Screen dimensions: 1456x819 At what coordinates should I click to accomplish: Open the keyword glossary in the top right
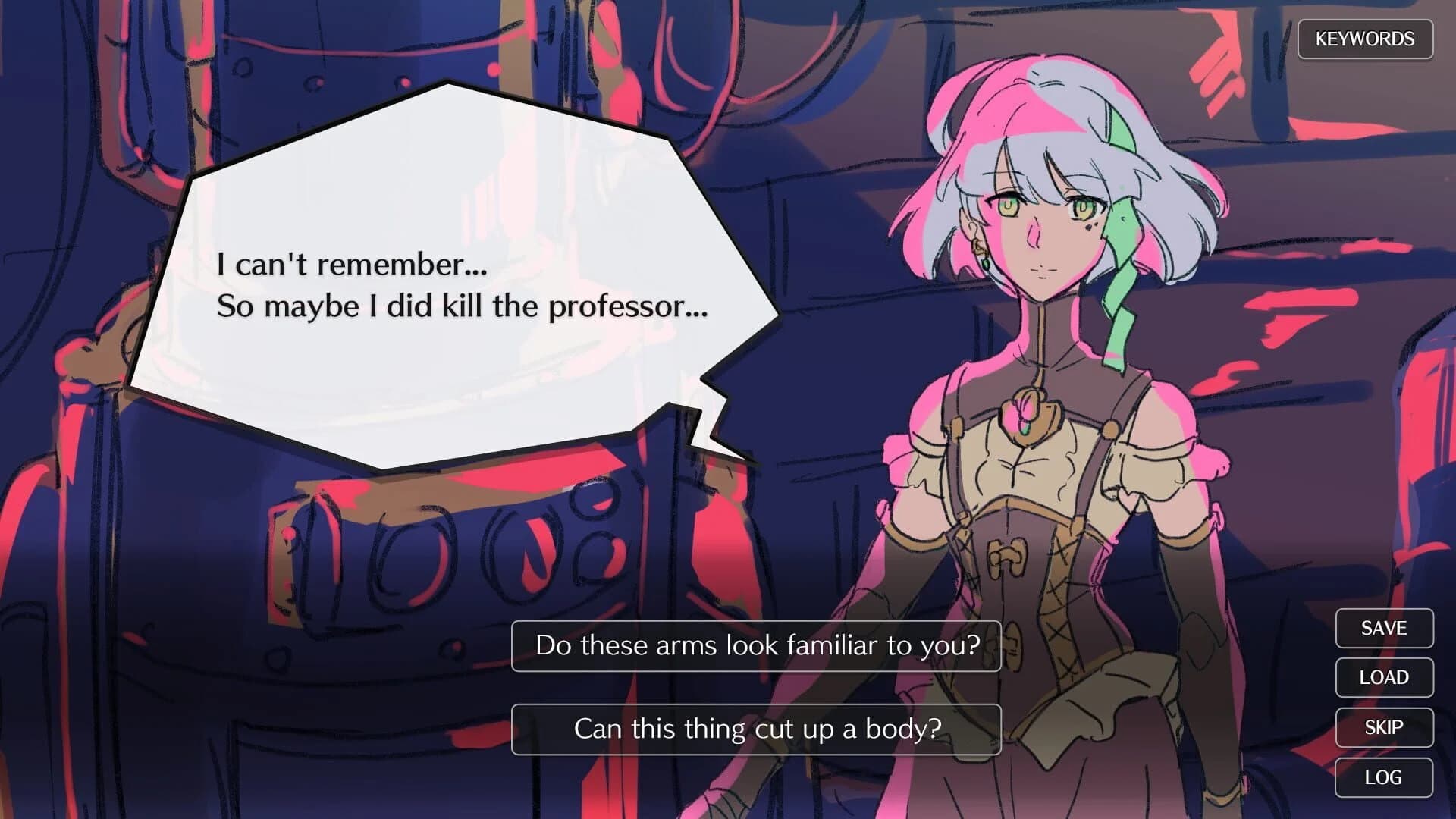[1365, 38]
